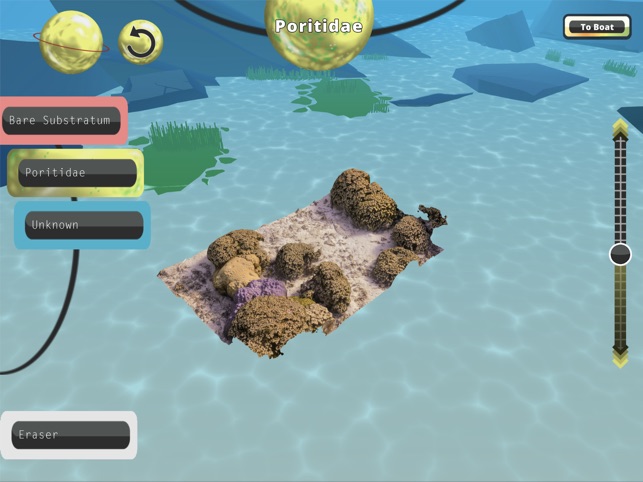Tap the circular undo arrow icon
643x482 pixels.
[x=142, y=43]
